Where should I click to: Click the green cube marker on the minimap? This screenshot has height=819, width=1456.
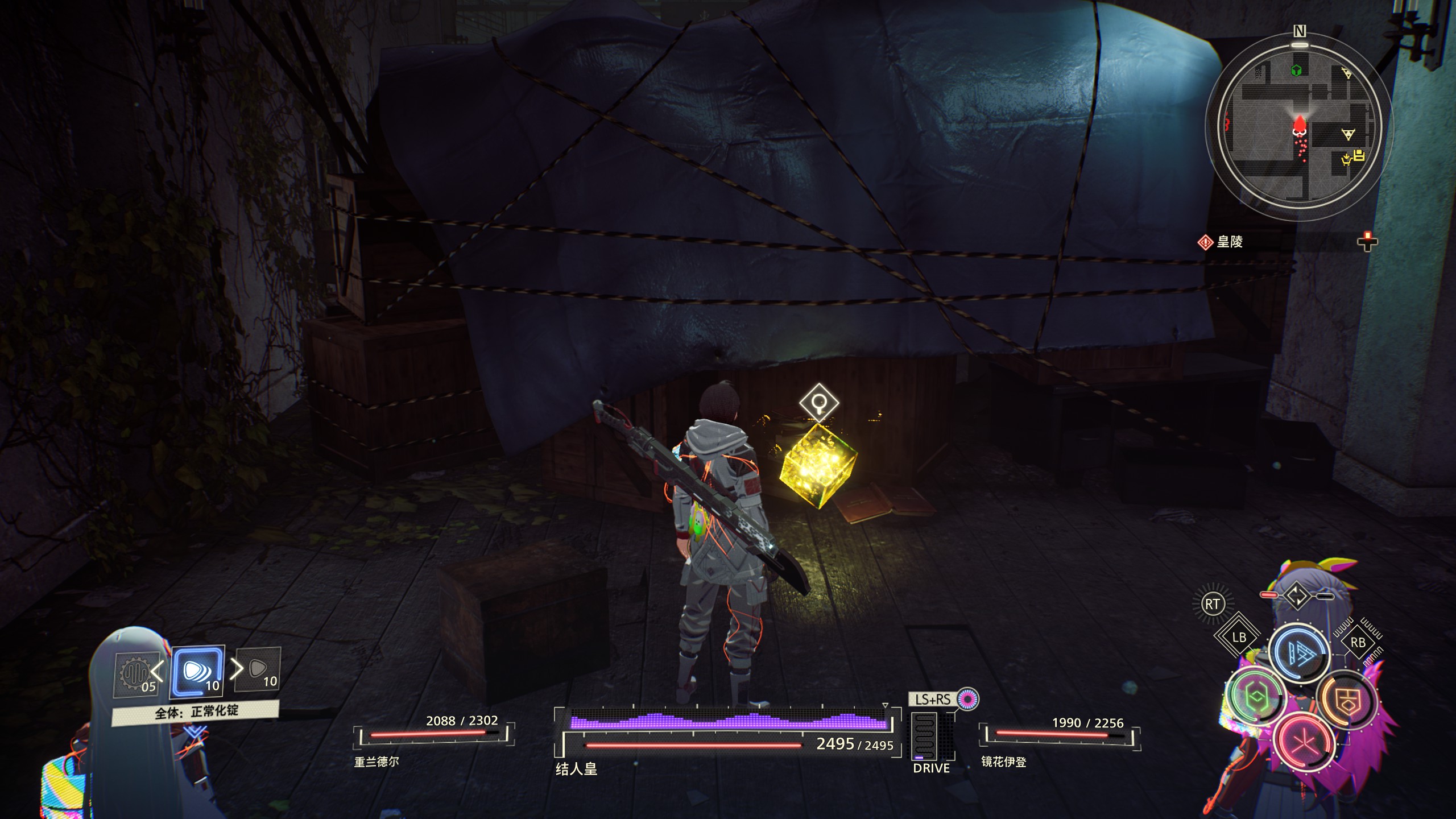click(1296, 71)
